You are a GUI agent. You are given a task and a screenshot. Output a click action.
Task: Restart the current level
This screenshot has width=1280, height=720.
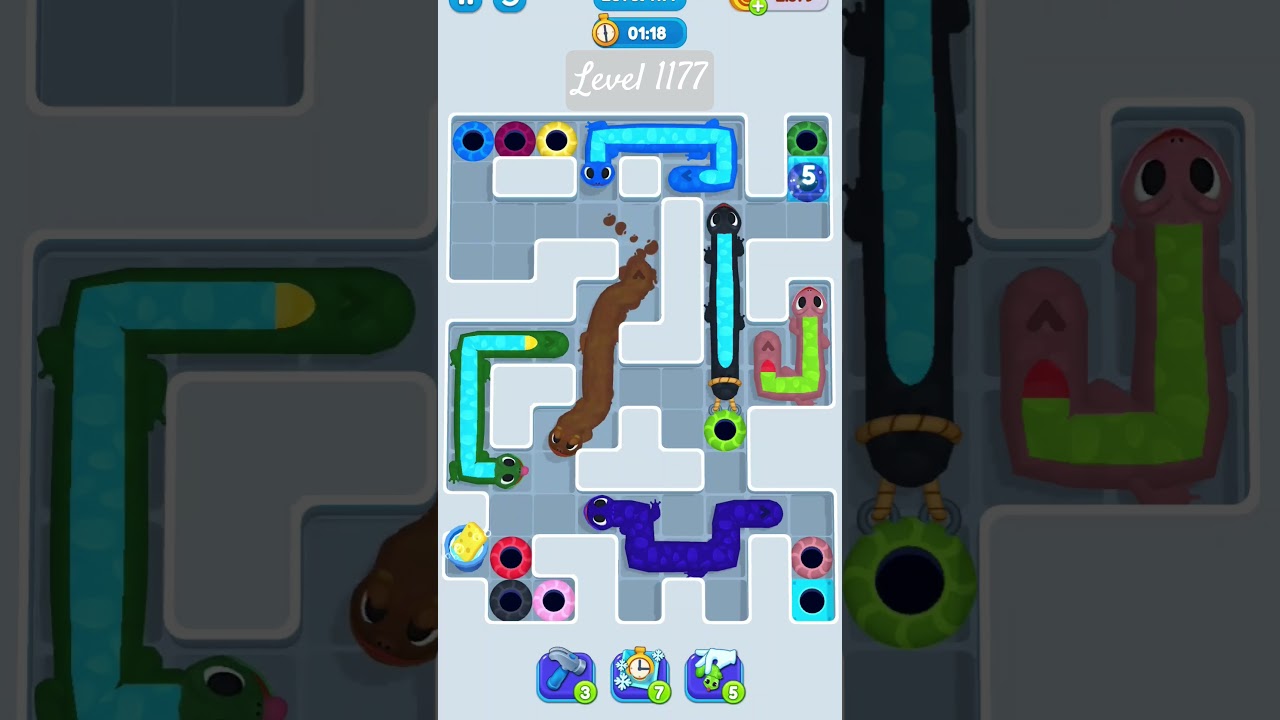[x=508, y=4]
